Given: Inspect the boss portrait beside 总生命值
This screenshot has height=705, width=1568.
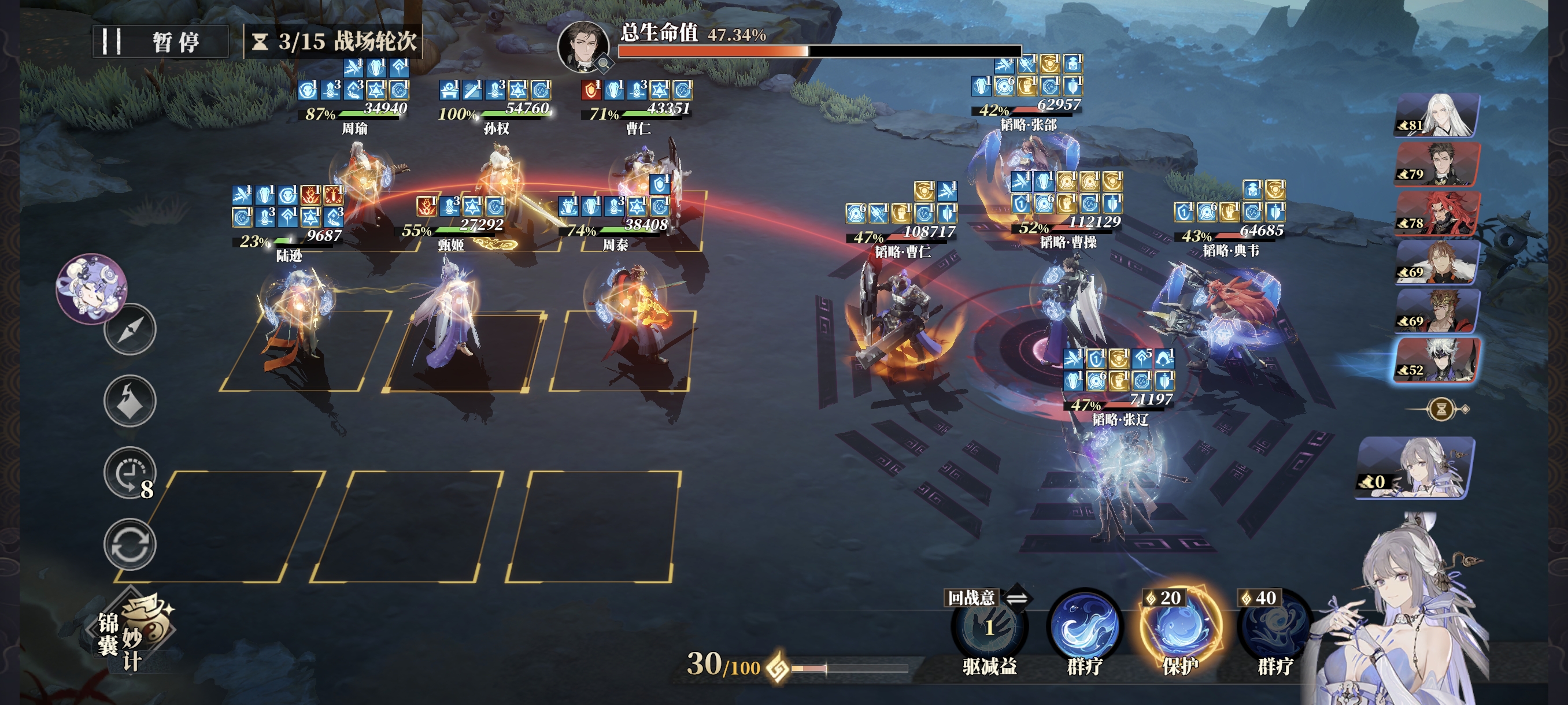Looking at the screenshot, I should [x=583, y=46].
